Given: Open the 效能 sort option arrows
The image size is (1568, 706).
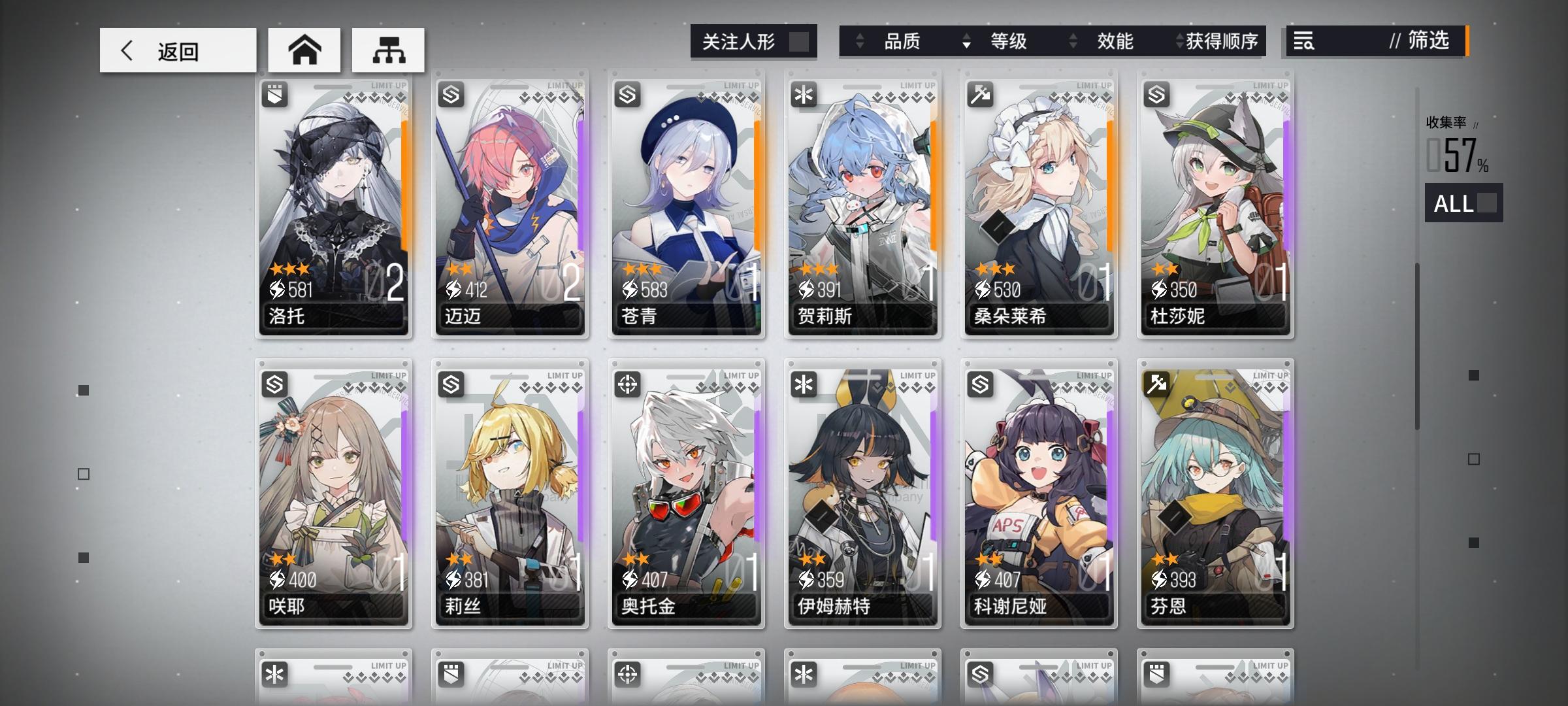Looking at the screenshot, I should (1071, 41).
